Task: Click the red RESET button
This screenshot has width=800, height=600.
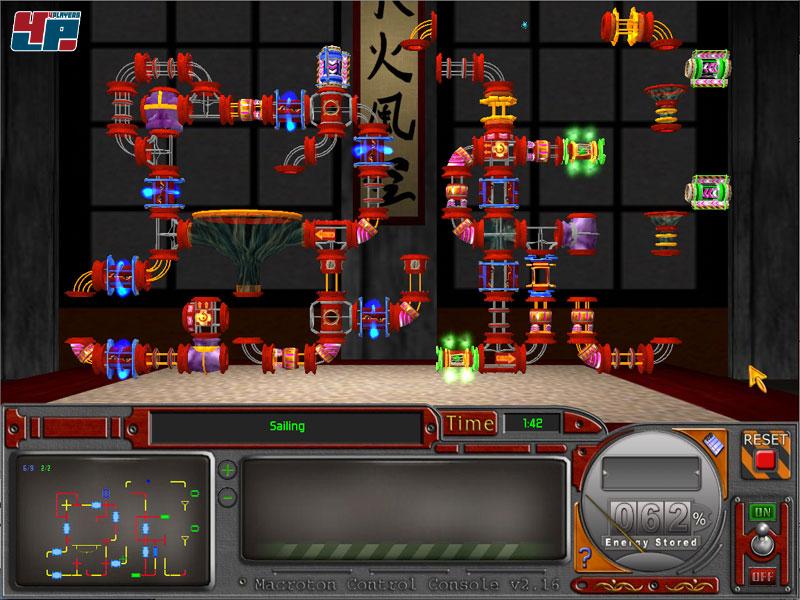Action: [765, 460]
